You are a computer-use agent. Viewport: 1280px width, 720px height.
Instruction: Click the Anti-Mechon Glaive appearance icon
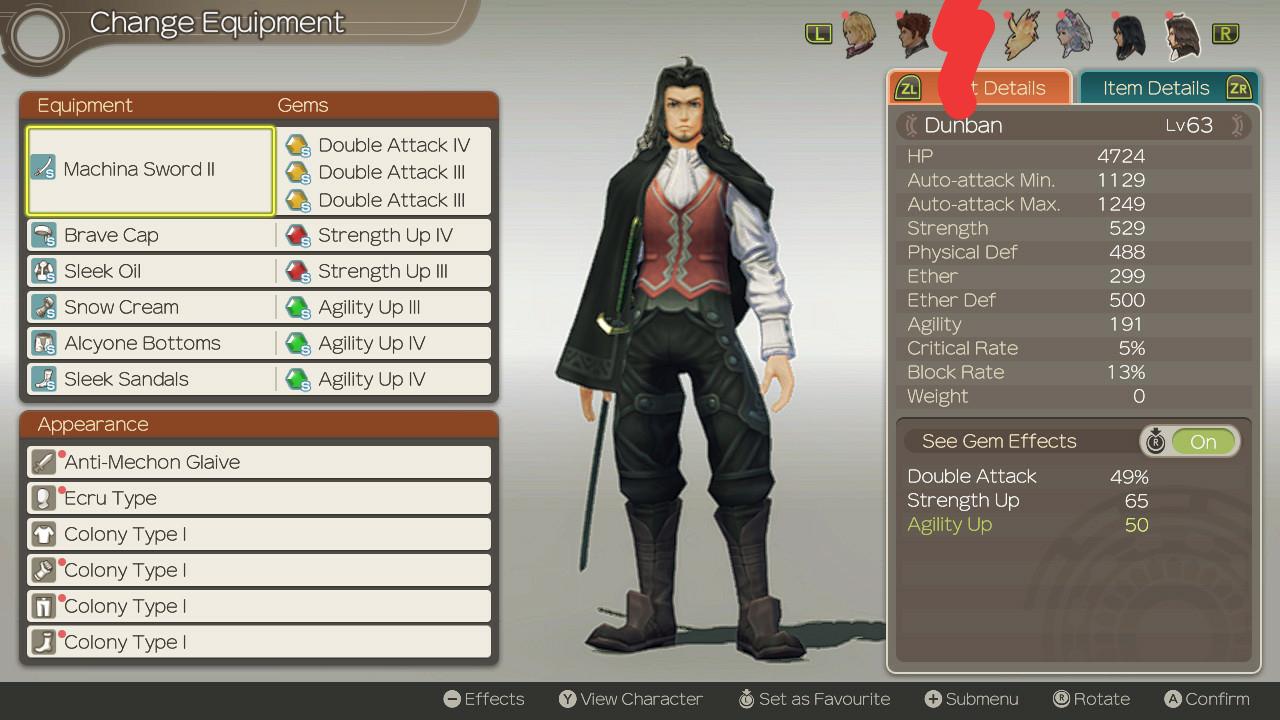42,462
